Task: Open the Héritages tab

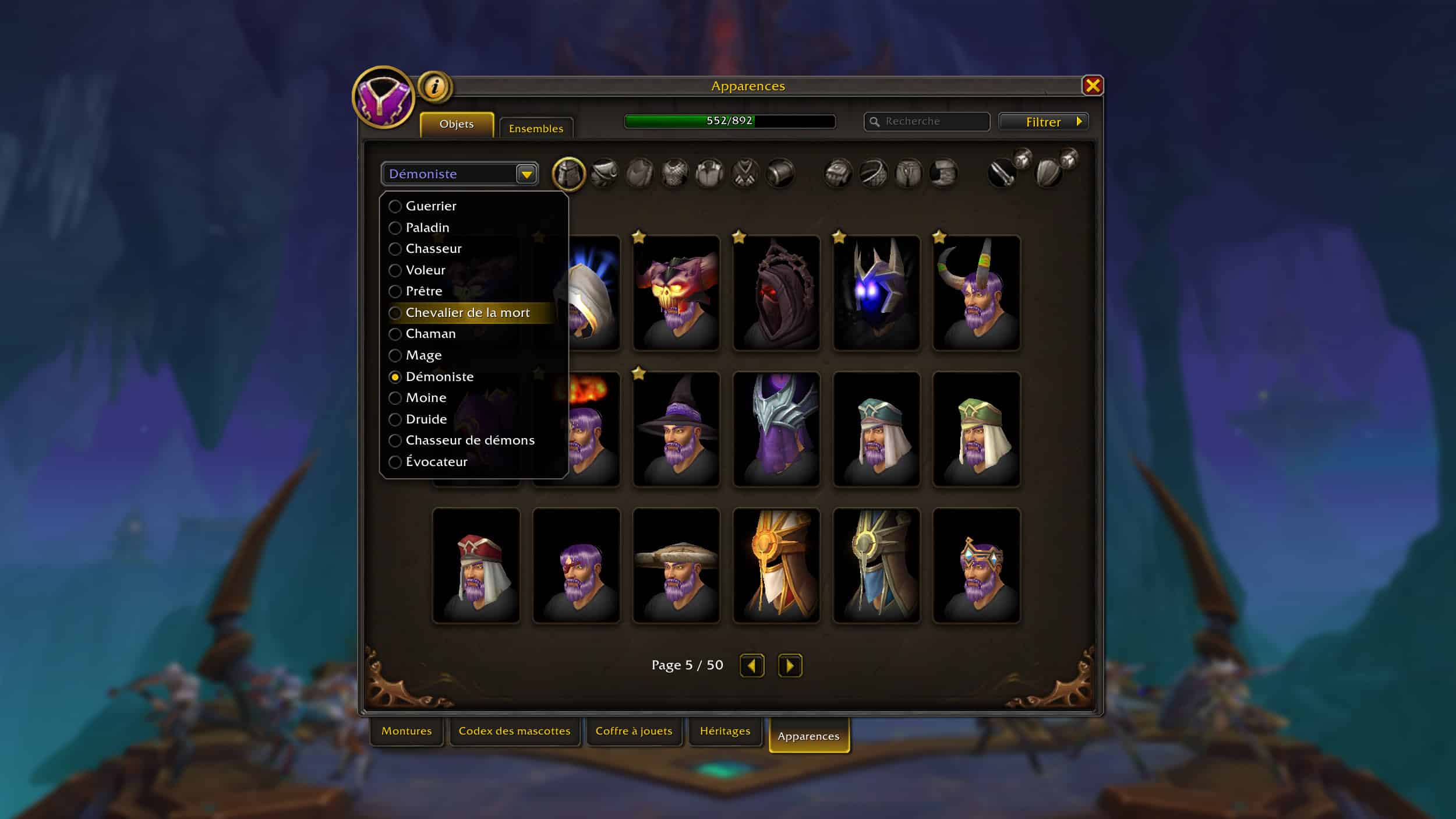Action: click(725, 731)
